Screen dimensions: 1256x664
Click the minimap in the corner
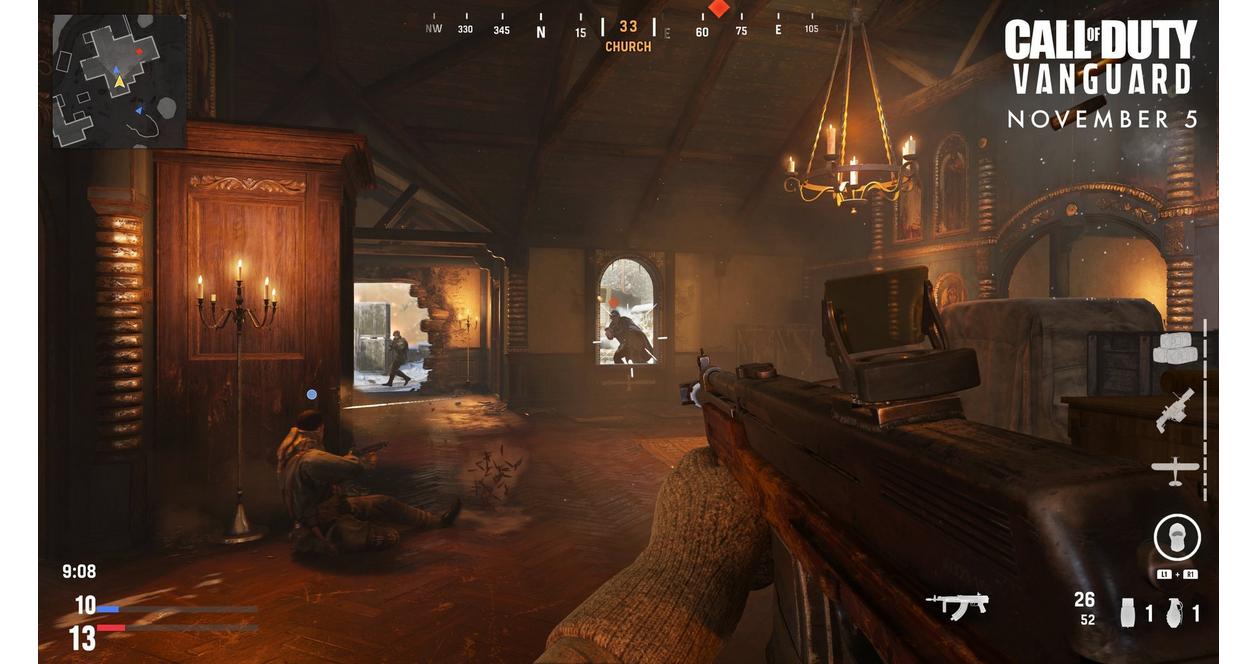pyautogui.click(x=119, y=81)
